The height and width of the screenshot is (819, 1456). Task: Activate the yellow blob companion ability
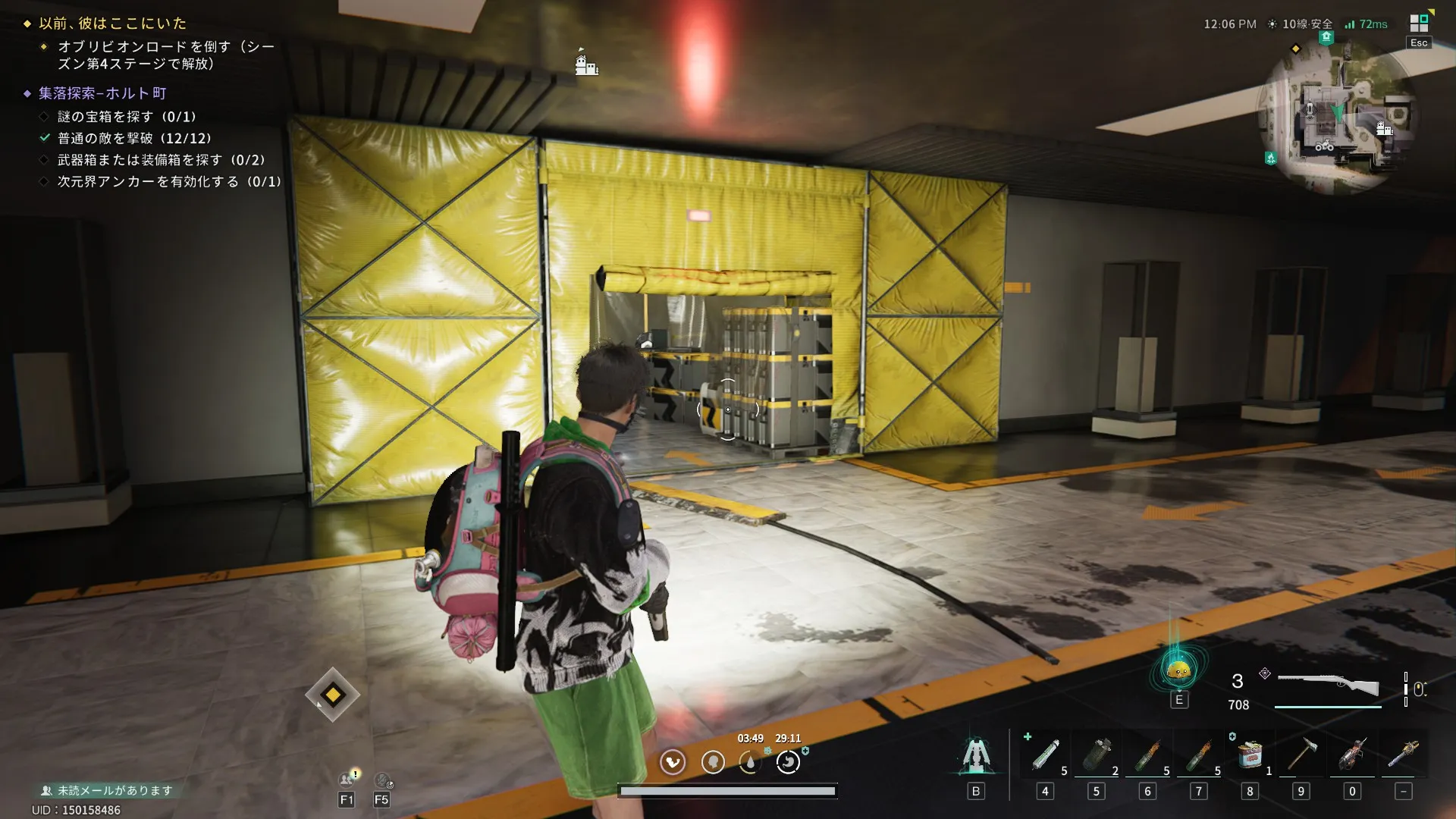tap(1178, 670)
